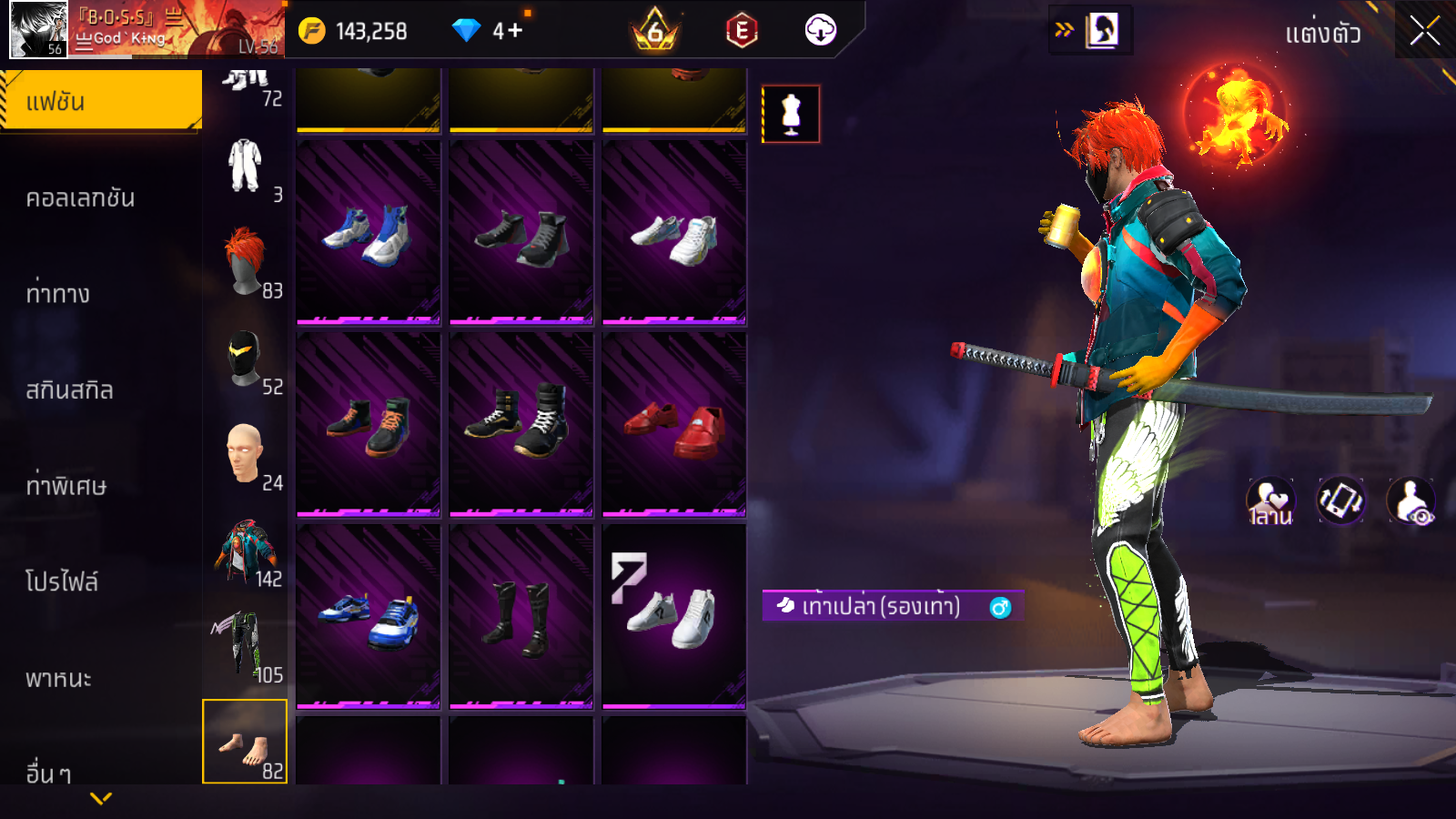Expand the left menu down arrow

pyautogui.click(x=101, y=799)
